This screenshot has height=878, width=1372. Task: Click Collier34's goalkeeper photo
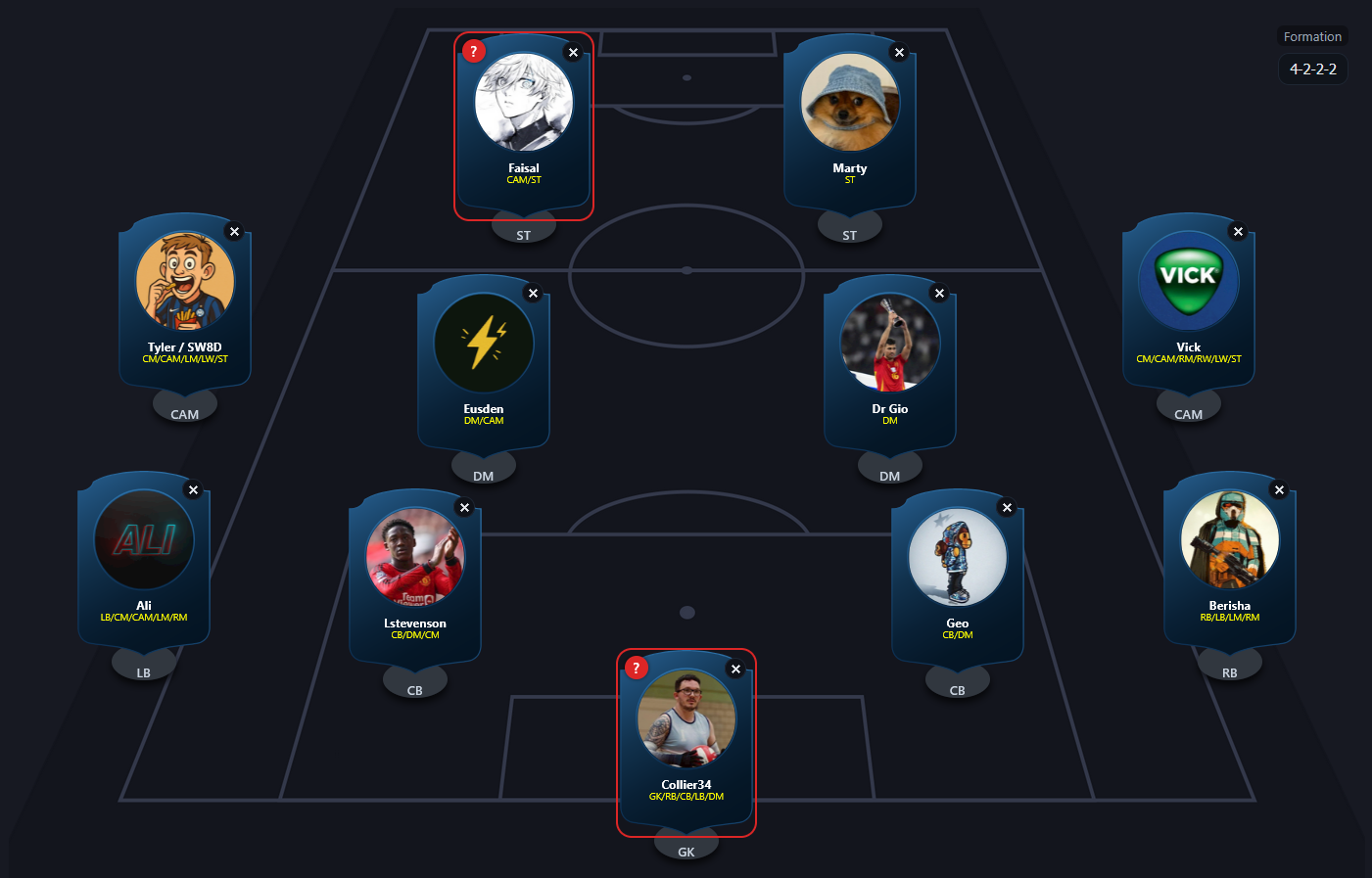[x=686, y=717]
